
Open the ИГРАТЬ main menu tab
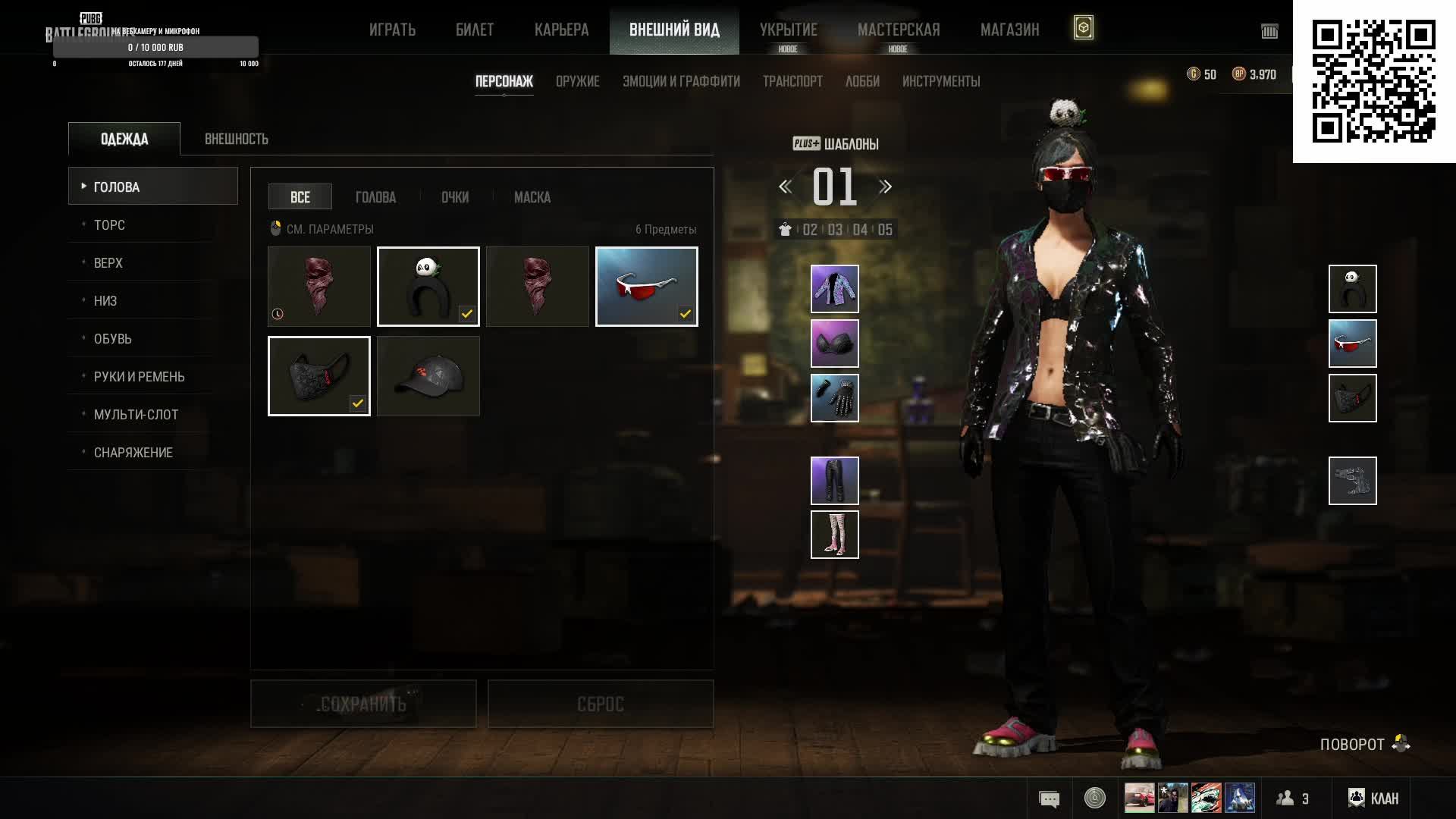point(392,30)
